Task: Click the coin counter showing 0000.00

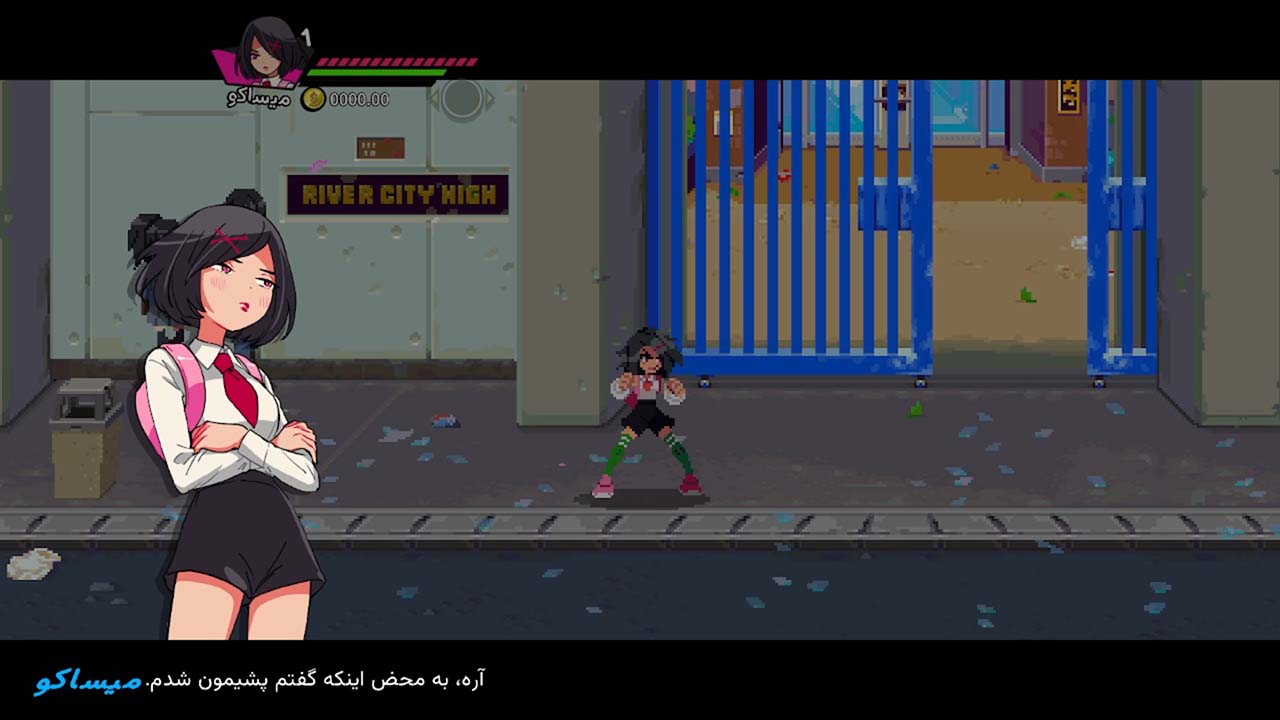Action: pos(358,99)
